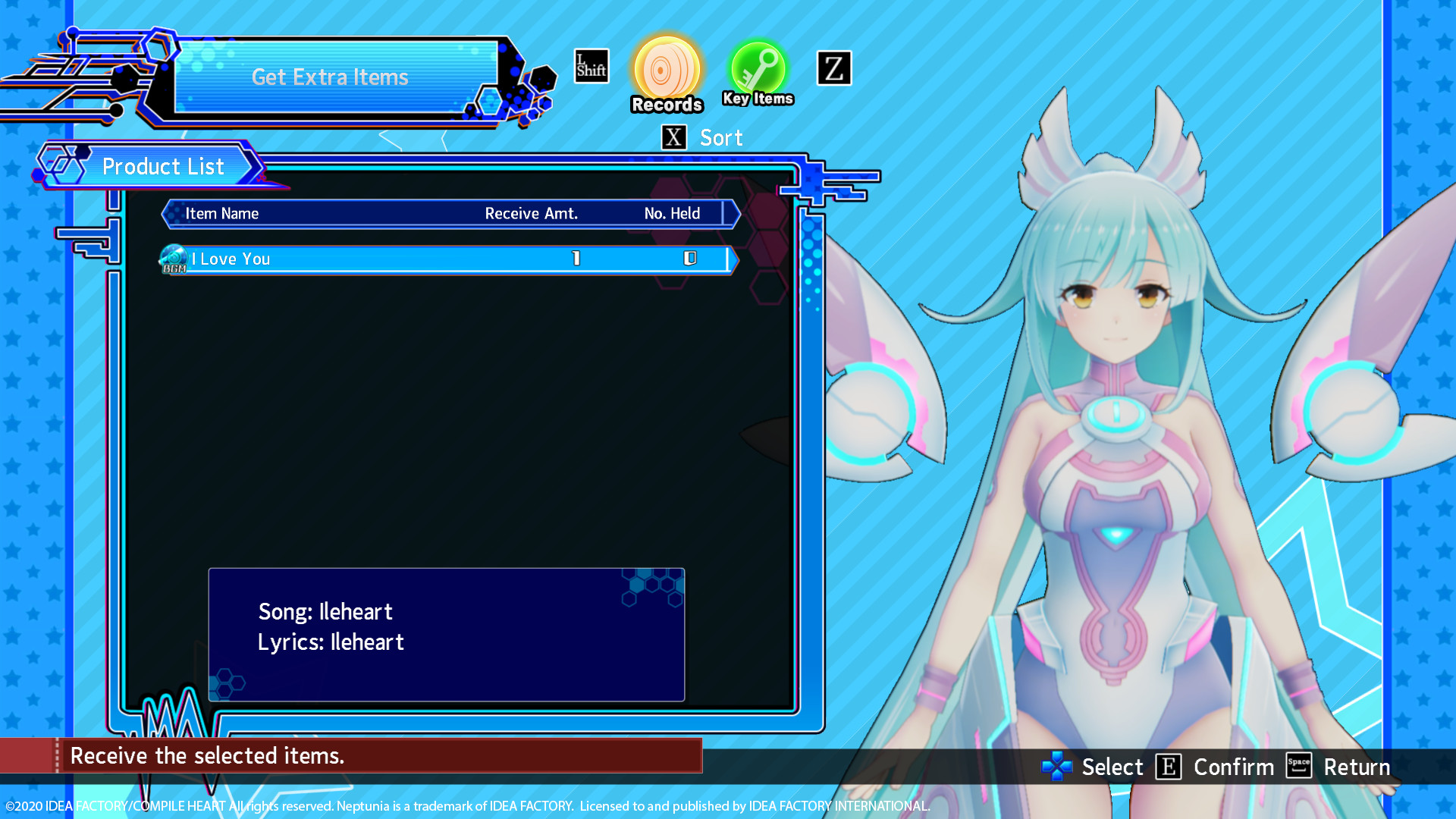Select the I Love You BGM item
Image resolution: width=1456 pixels, height=819 pixels.
pos(379,259)
